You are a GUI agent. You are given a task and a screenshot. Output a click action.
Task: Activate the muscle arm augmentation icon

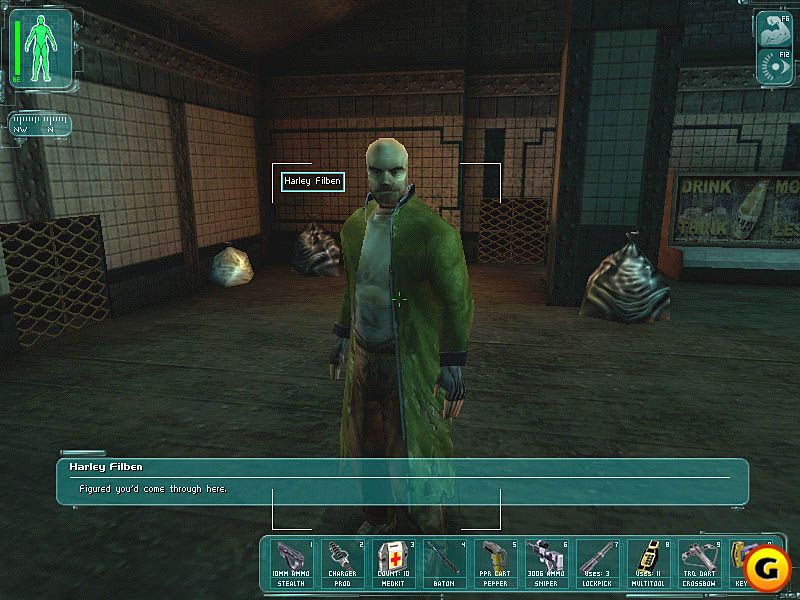click(x=772, y=27)
